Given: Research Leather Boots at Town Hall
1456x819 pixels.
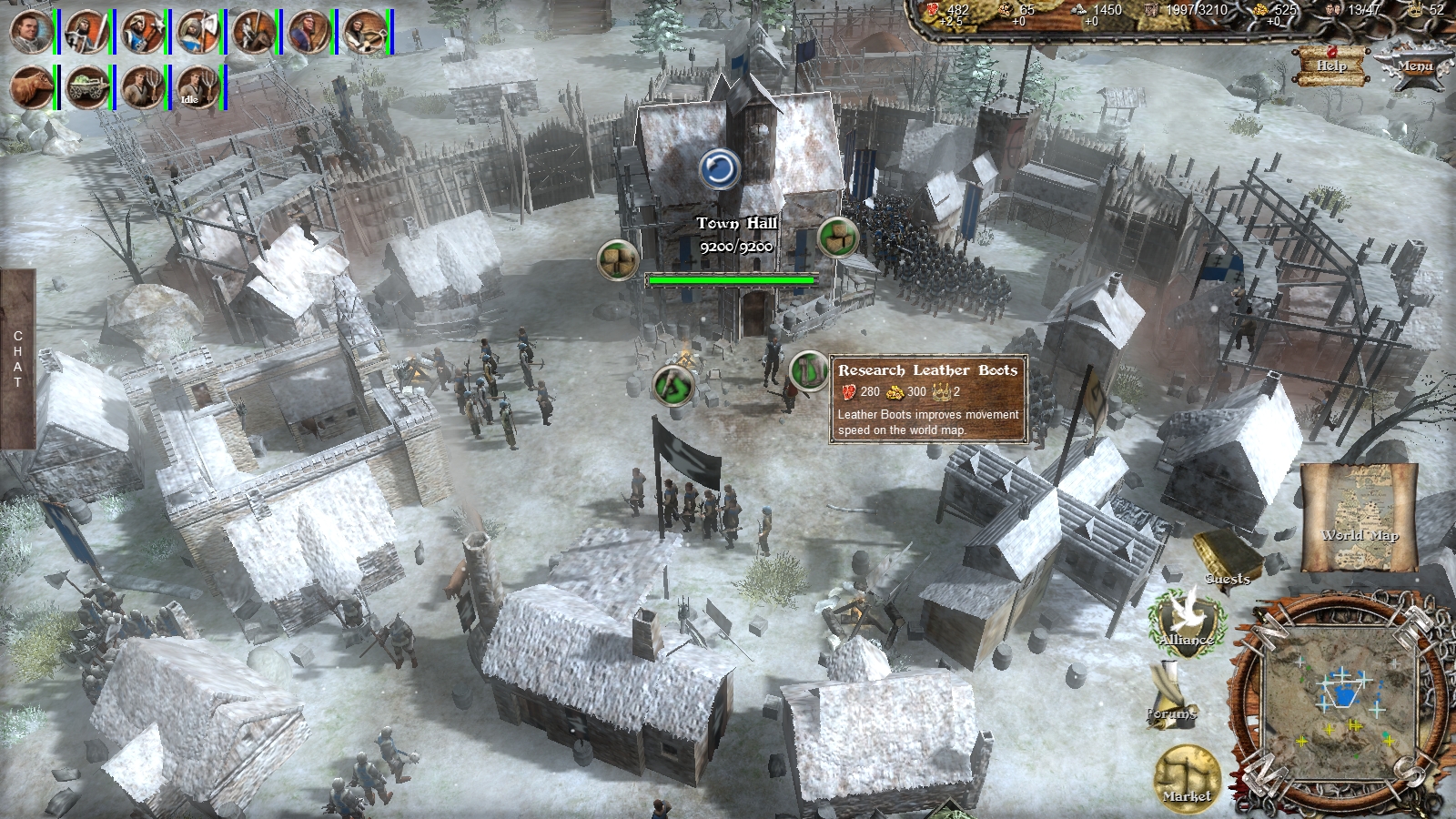Looking at the screenshot, I should [x=807, y=370].
